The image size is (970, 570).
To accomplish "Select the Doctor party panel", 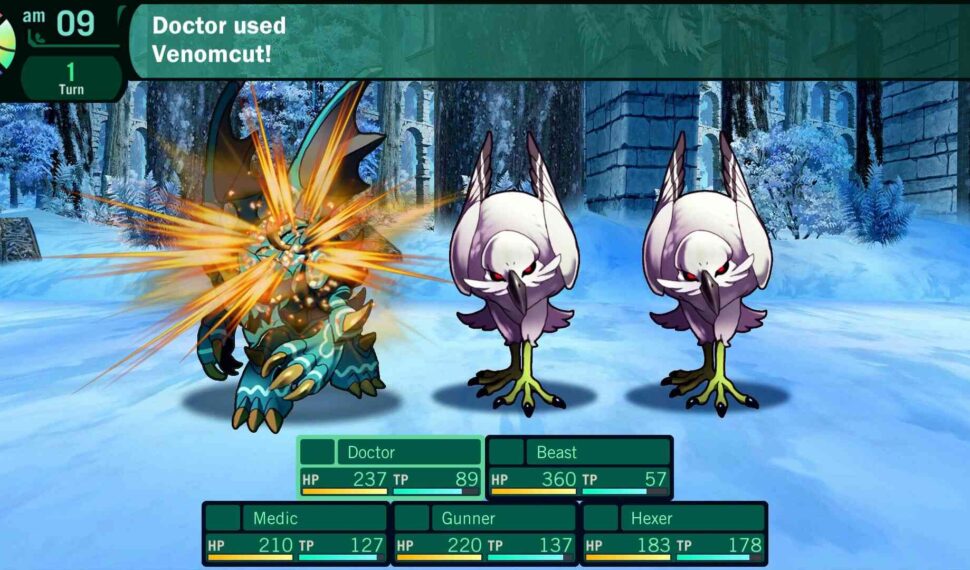I will (x=390, y=467).
